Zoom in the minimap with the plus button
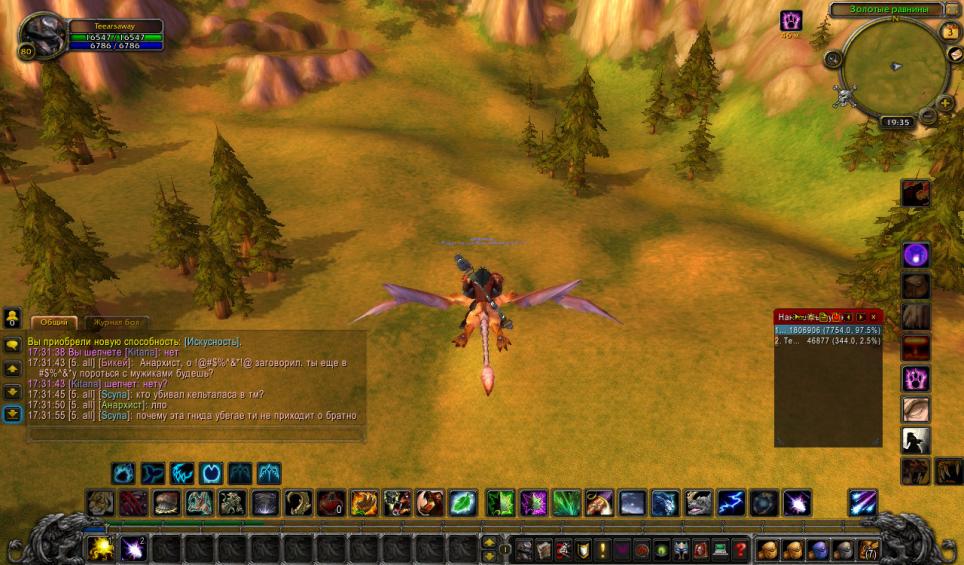 (944, 101)
